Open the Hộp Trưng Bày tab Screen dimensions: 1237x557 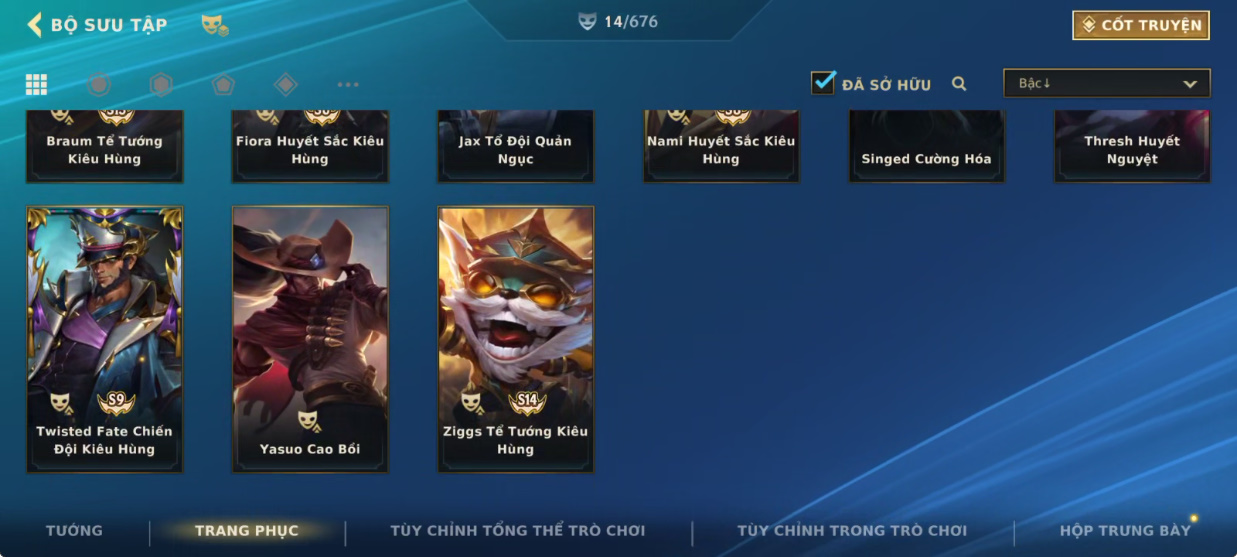click(x=1125, y=531)
